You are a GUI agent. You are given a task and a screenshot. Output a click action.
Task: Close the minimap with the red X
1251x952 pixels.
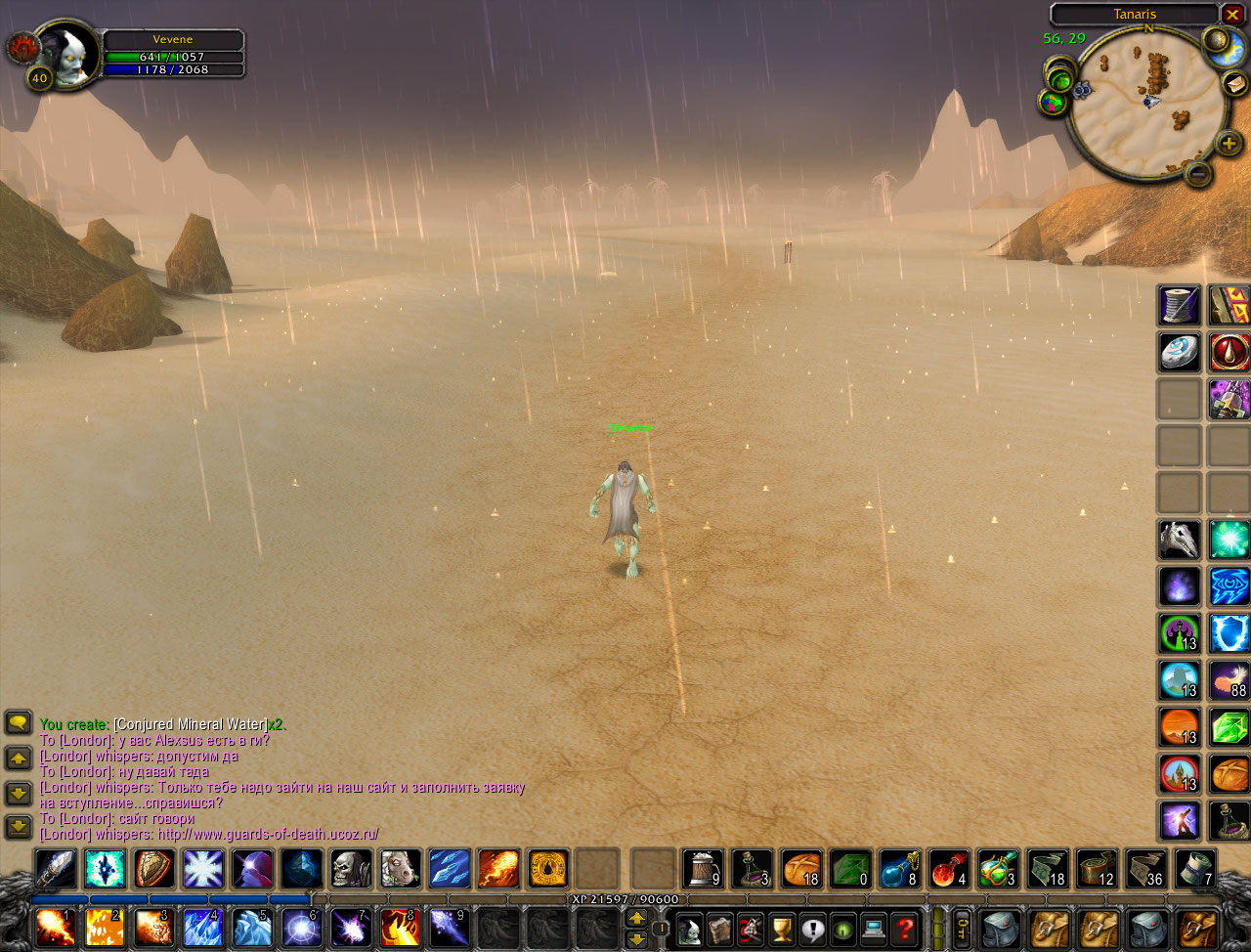[1232, 15]
